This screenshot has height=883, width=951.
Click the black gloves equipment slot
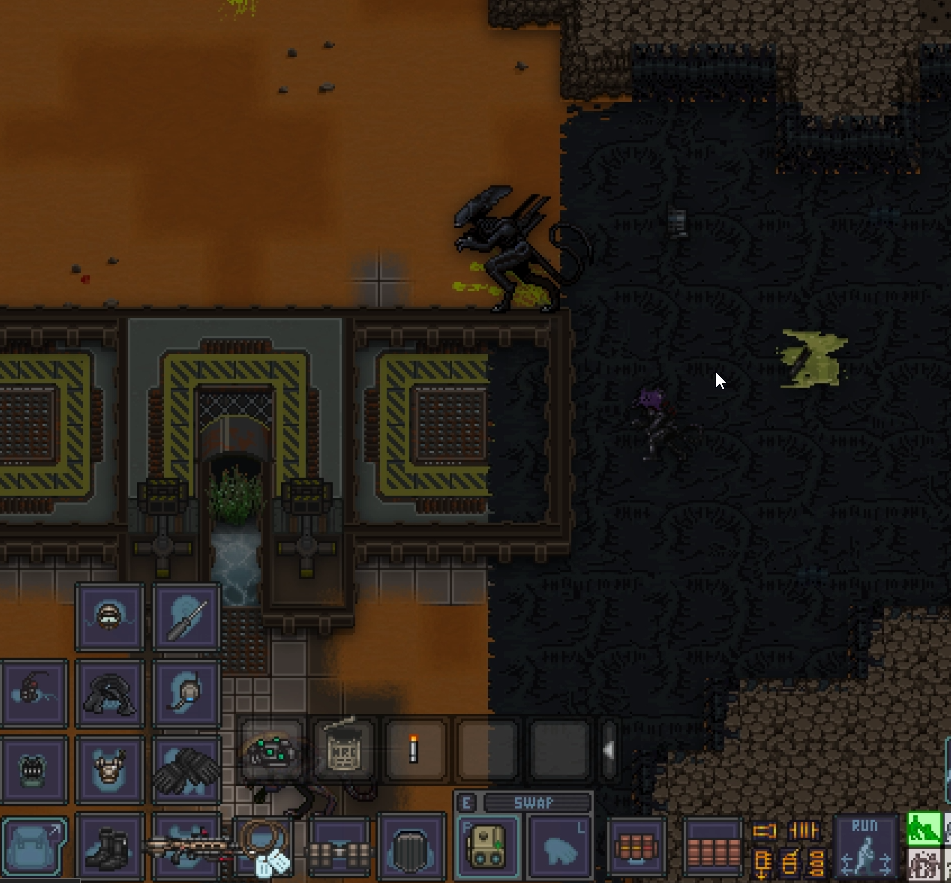tap(187, 770)
